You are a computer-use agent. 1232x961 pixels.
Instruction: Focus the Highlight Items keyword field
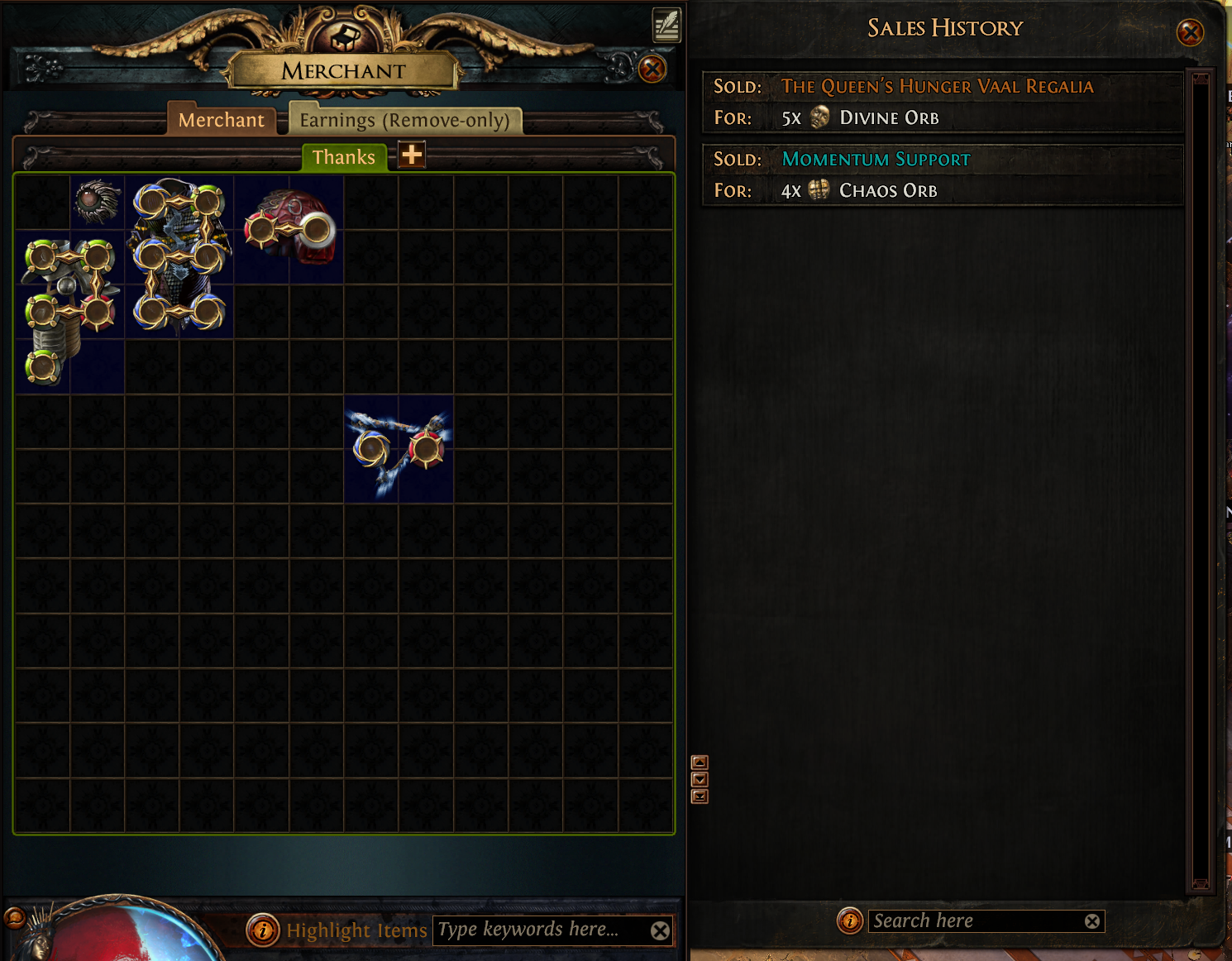[537, 930]
